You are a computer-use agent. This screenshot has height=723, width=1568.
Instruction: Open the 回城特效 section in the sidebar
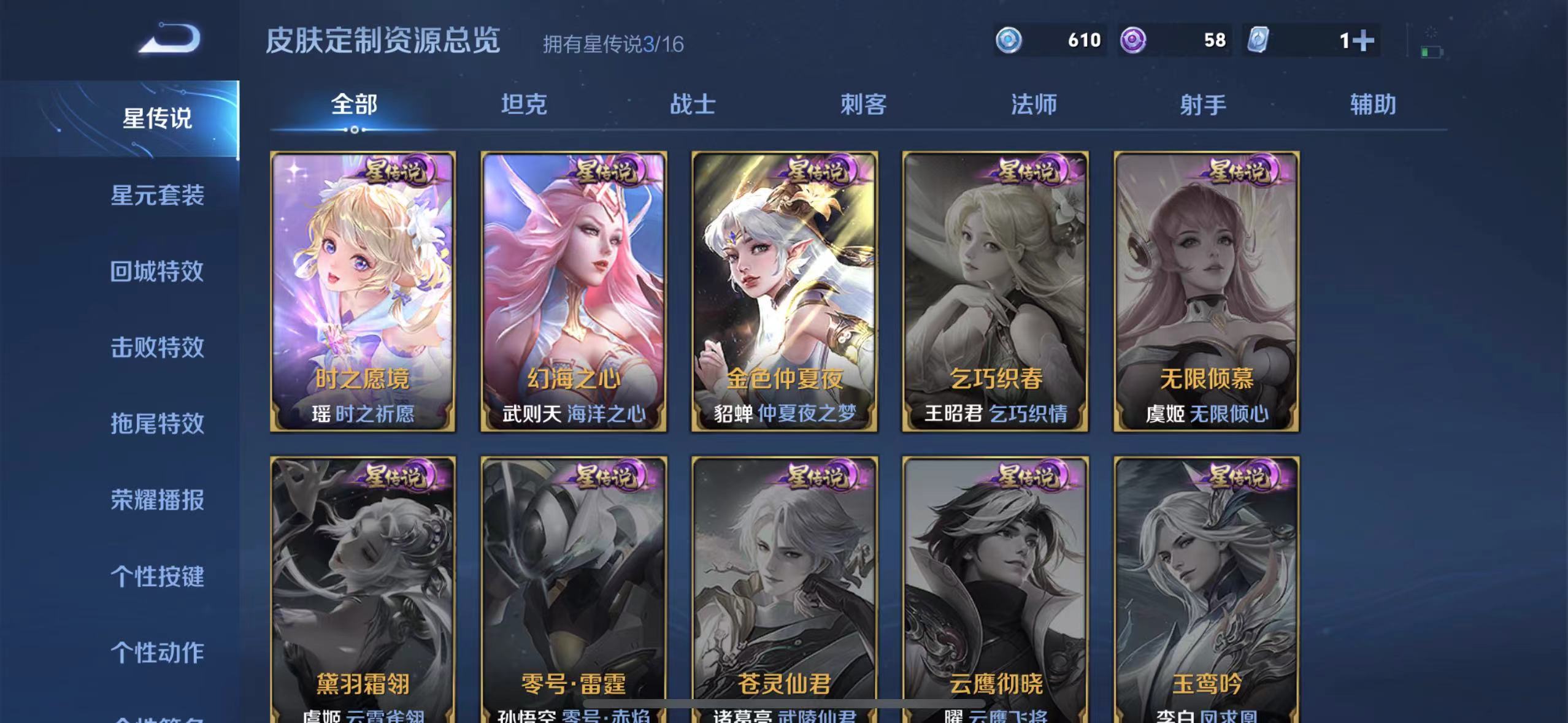(157, 272)
